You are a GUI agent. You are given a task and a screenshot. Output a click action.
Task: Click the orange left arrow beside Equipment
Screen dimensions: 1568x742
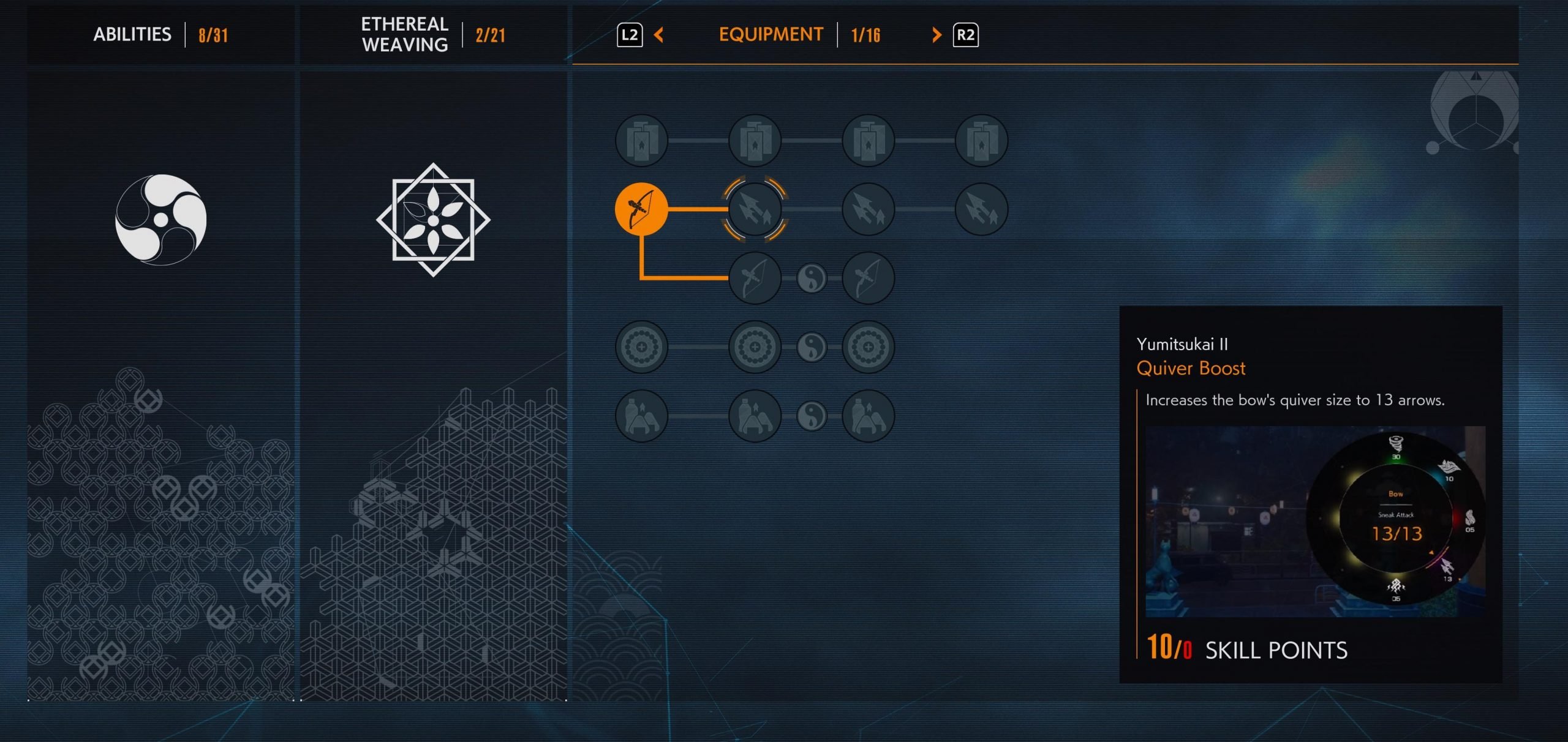pos(659,35)
